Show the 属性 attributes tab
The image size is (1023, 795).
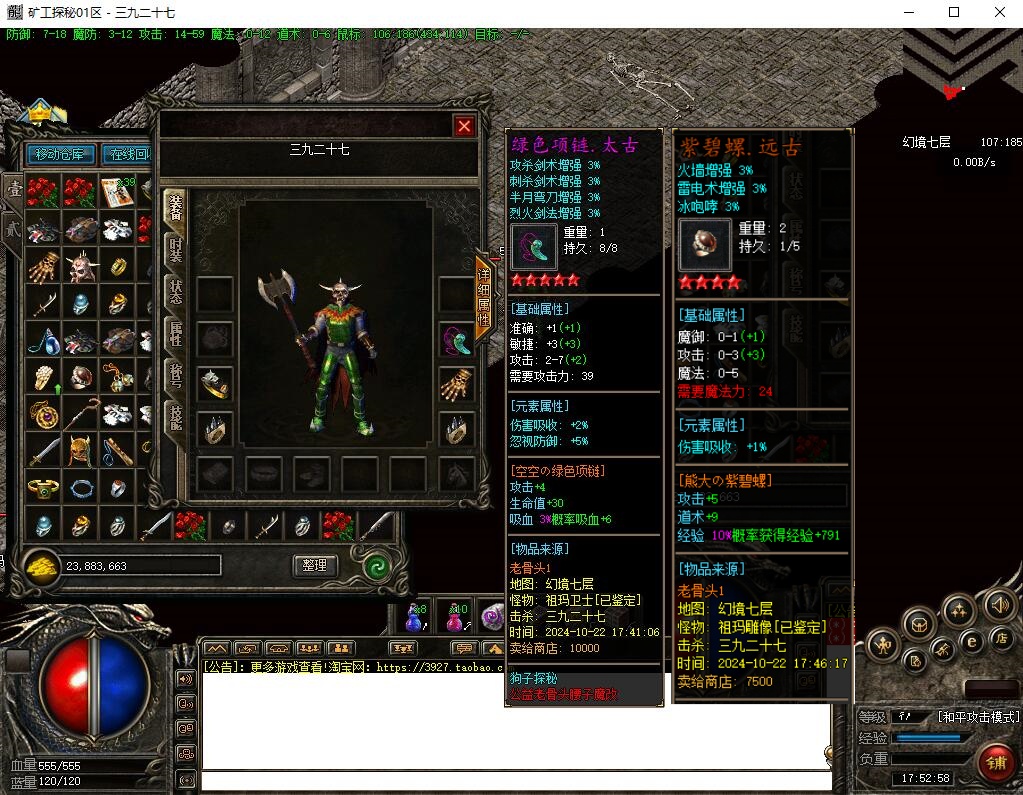(175, 334)
